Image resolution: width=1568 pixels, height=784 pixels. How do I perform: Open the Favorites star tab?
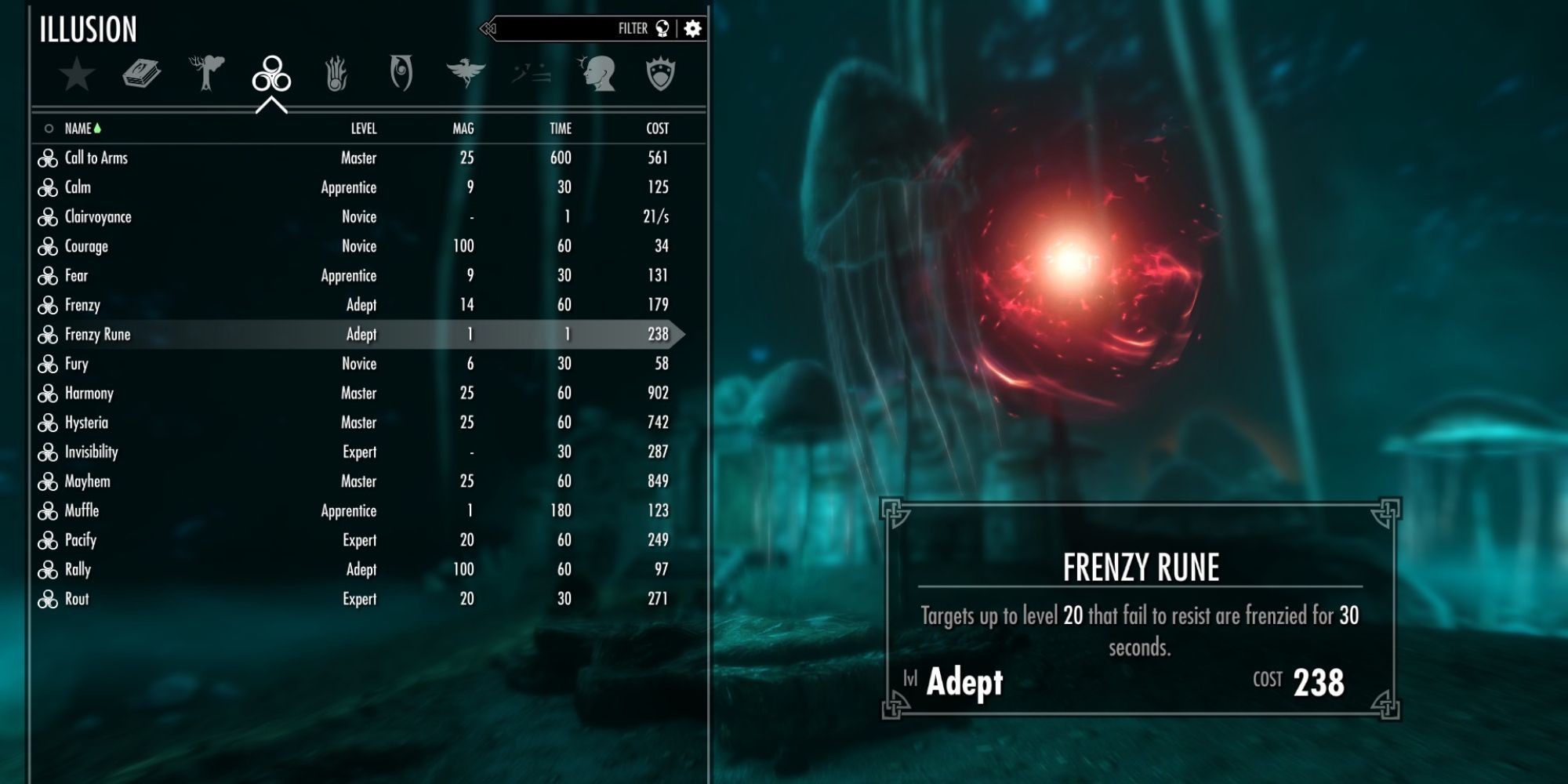[74, 75]
